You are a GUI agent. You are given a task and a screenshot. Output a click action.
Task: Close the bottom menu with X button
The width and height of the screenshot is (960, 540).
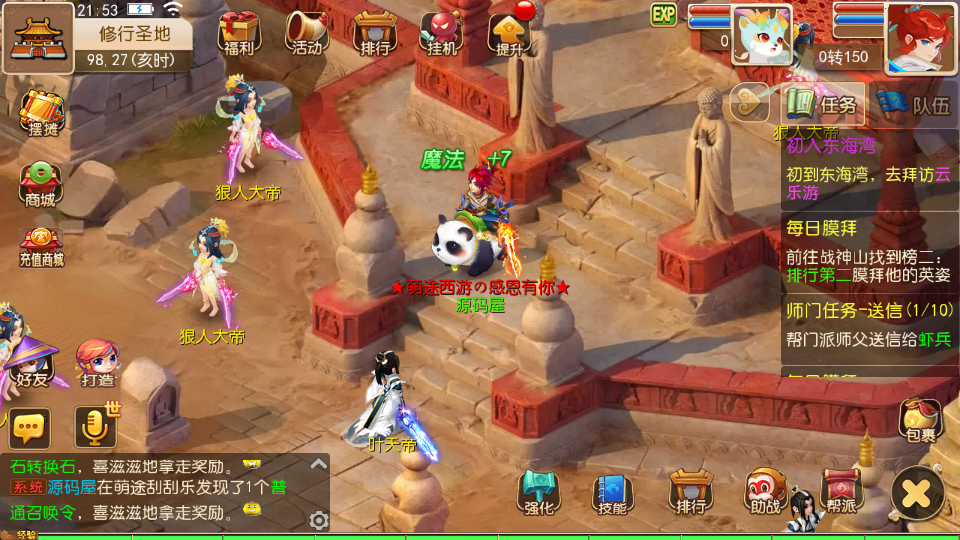coord(917,493)
